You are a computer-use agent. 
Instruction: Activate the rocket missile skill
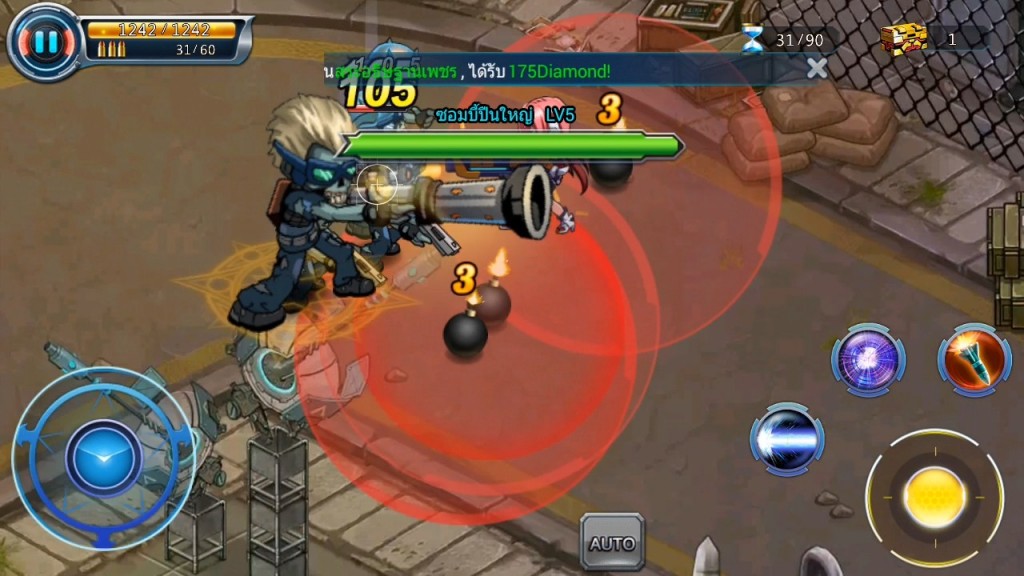click(974, 360)
